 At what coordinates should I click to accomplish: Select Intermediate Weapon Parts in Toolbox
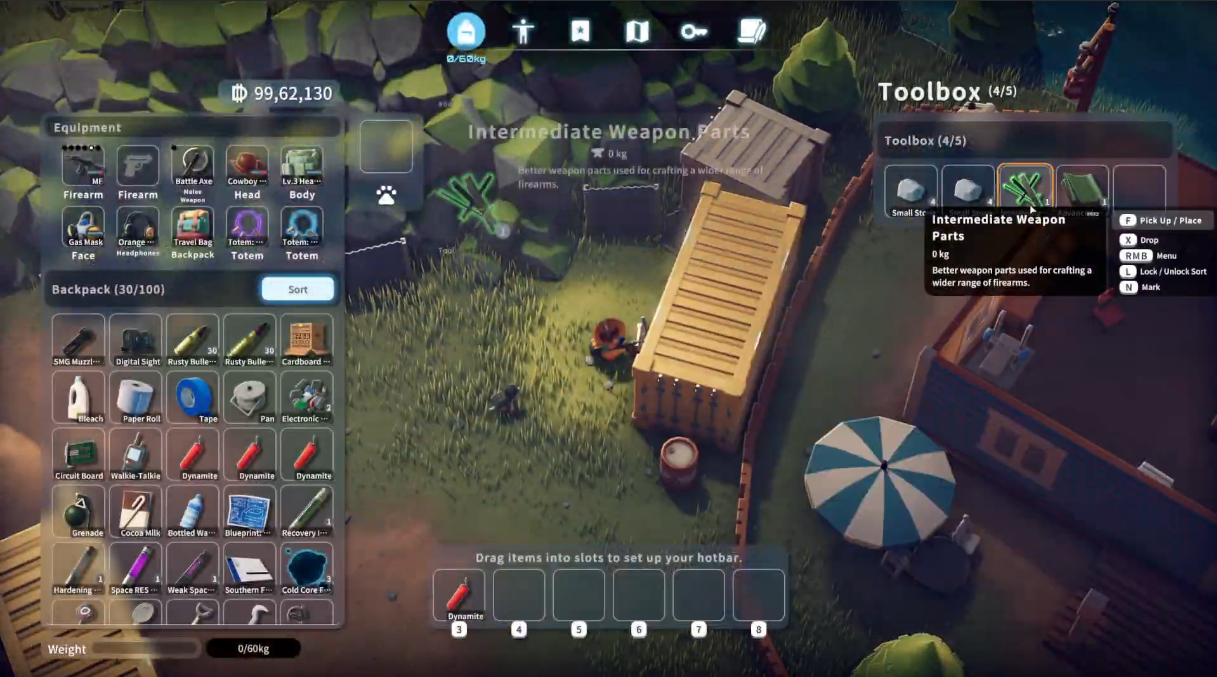click(x=1025, y=188)
